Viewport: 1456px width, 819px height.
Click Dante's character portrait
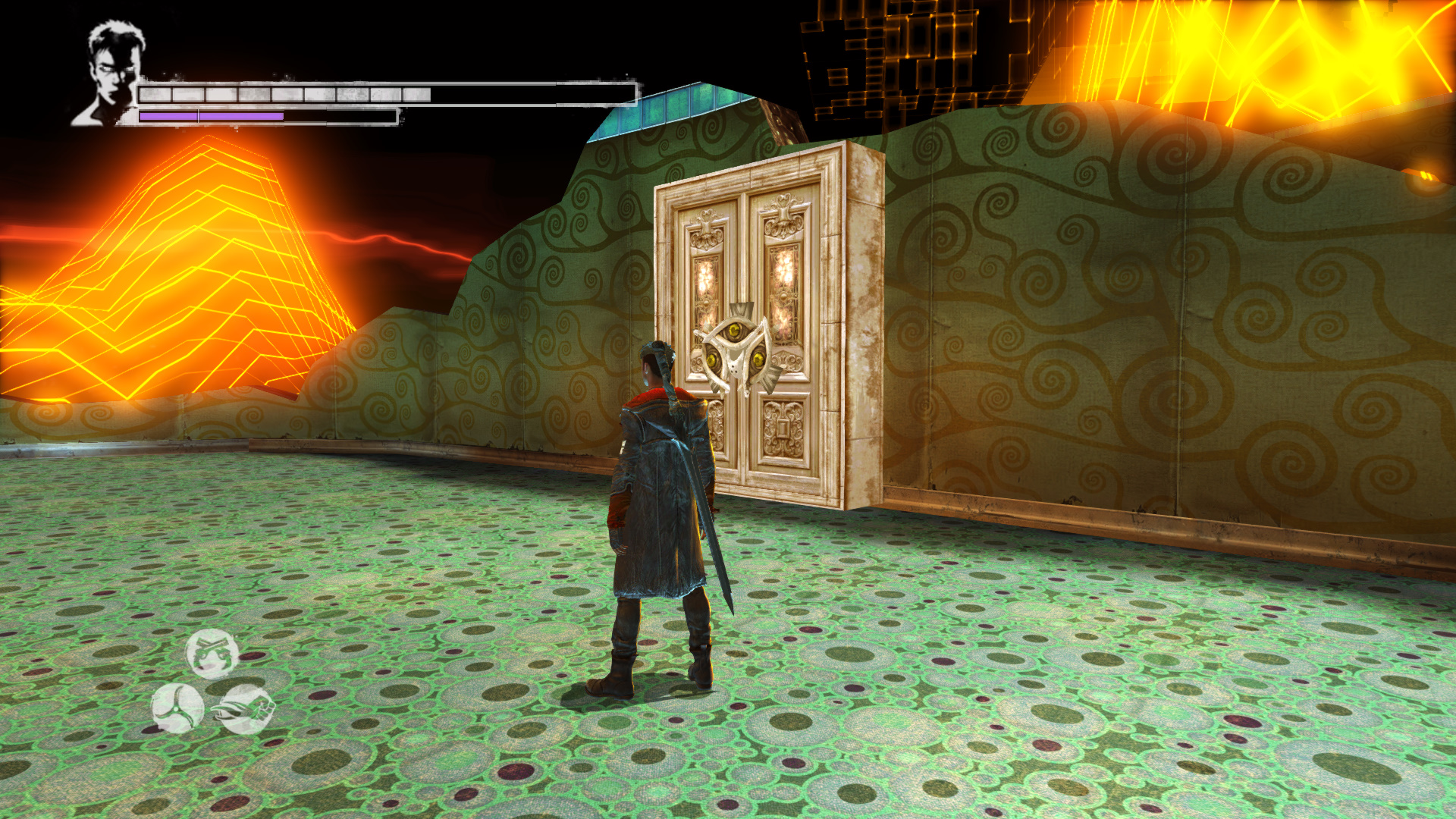coord(111,74)
